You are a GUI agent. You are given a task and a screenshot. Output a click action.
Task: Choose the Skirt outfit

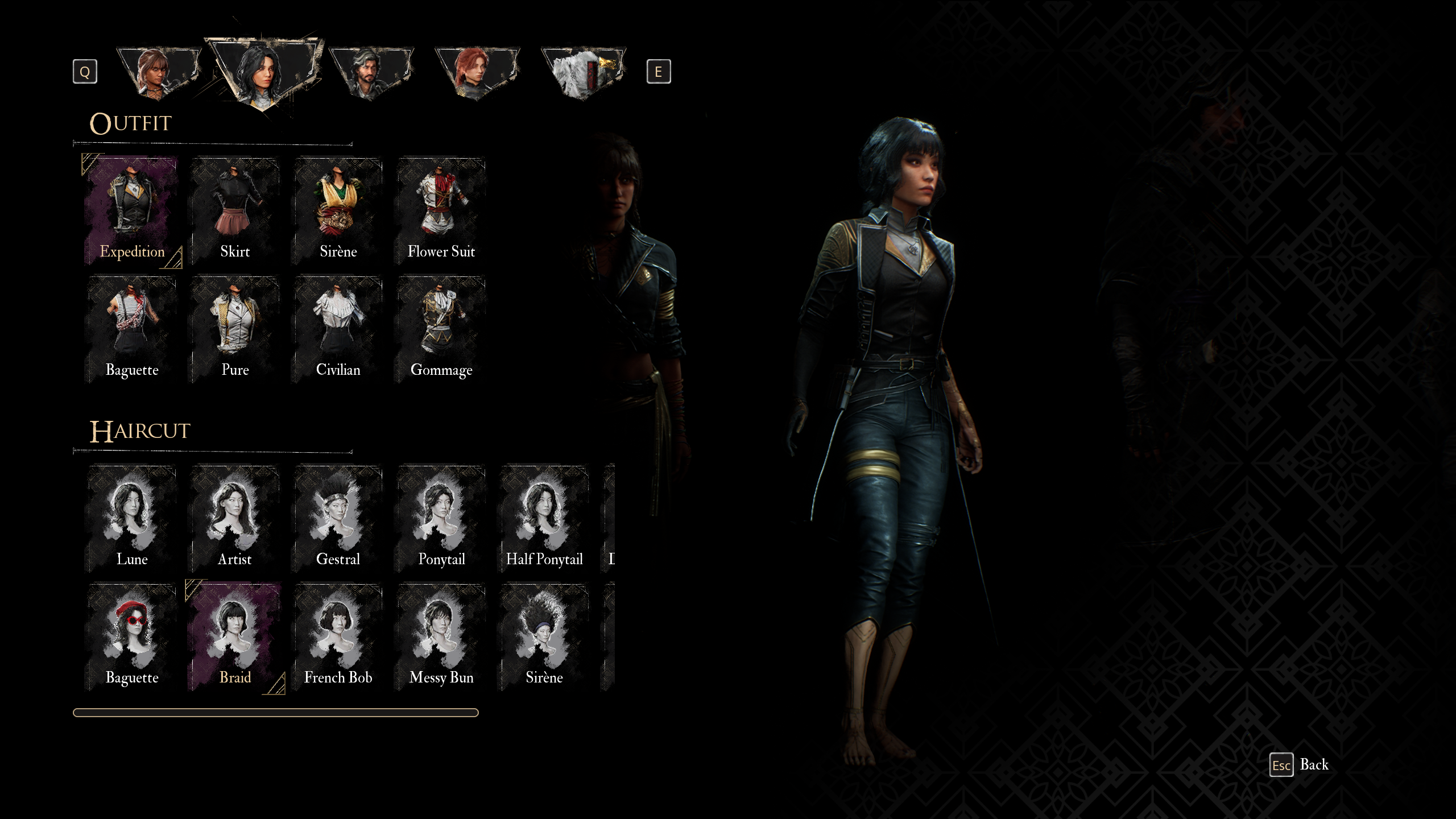235,210
